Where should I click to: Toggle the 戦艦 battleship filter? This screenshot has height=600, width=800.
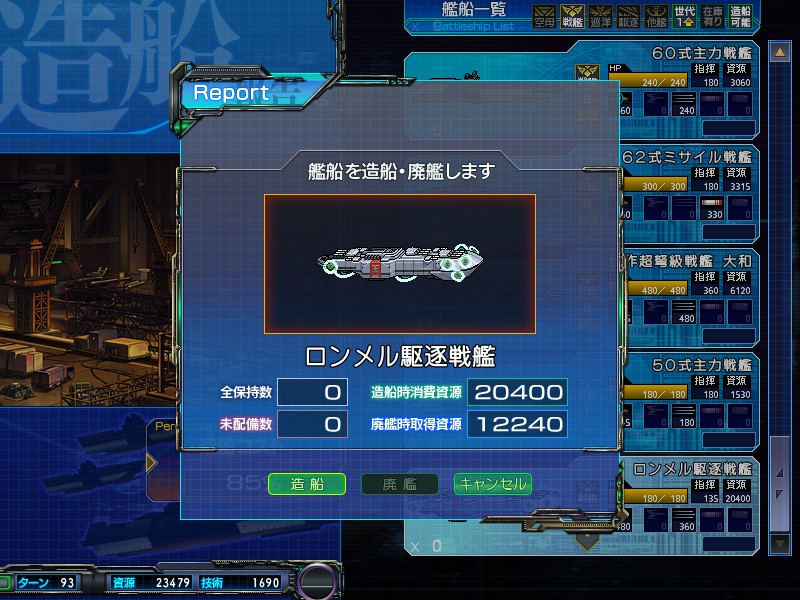(x=573, y=17)
